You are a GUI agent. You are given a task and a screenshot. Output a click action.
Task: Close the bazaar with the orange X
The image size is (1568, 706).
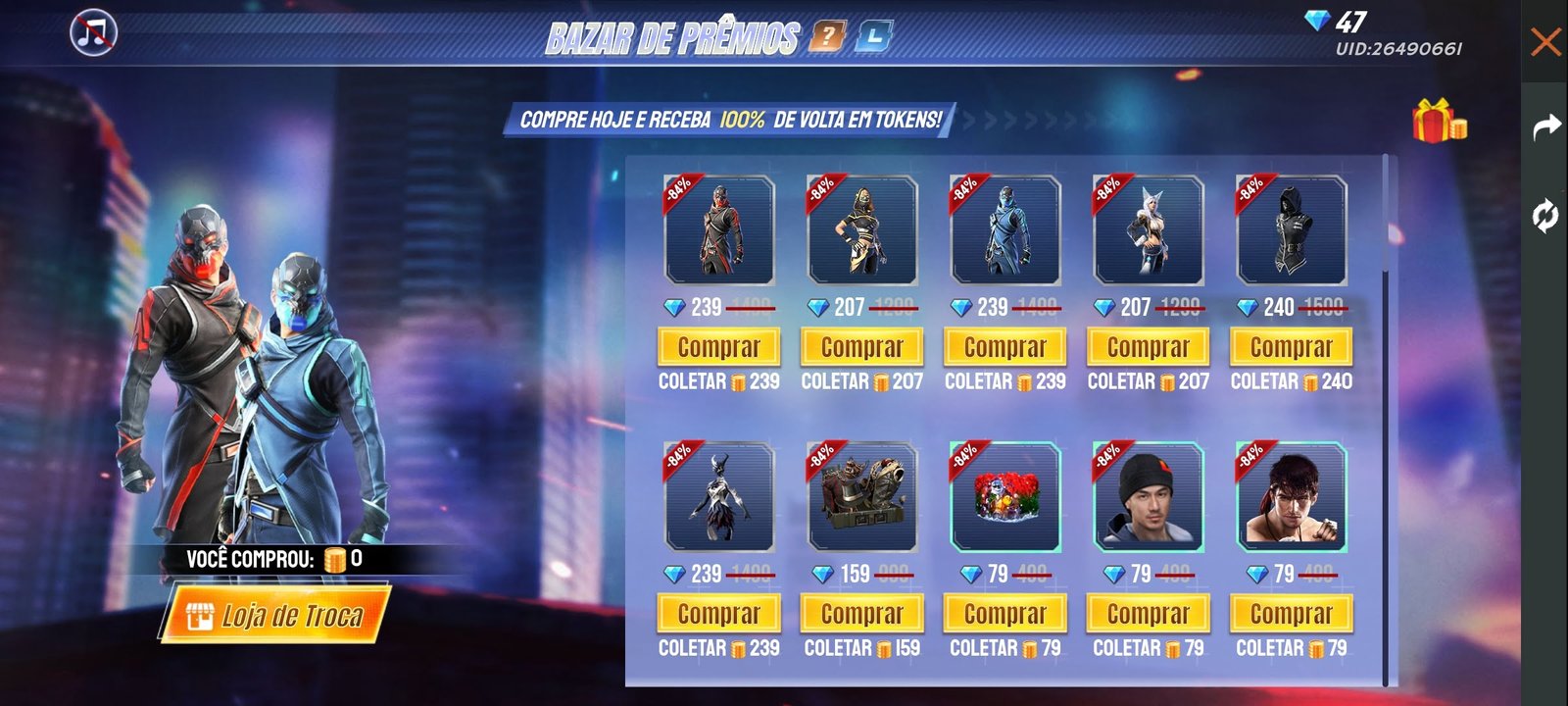point(1545,42)
